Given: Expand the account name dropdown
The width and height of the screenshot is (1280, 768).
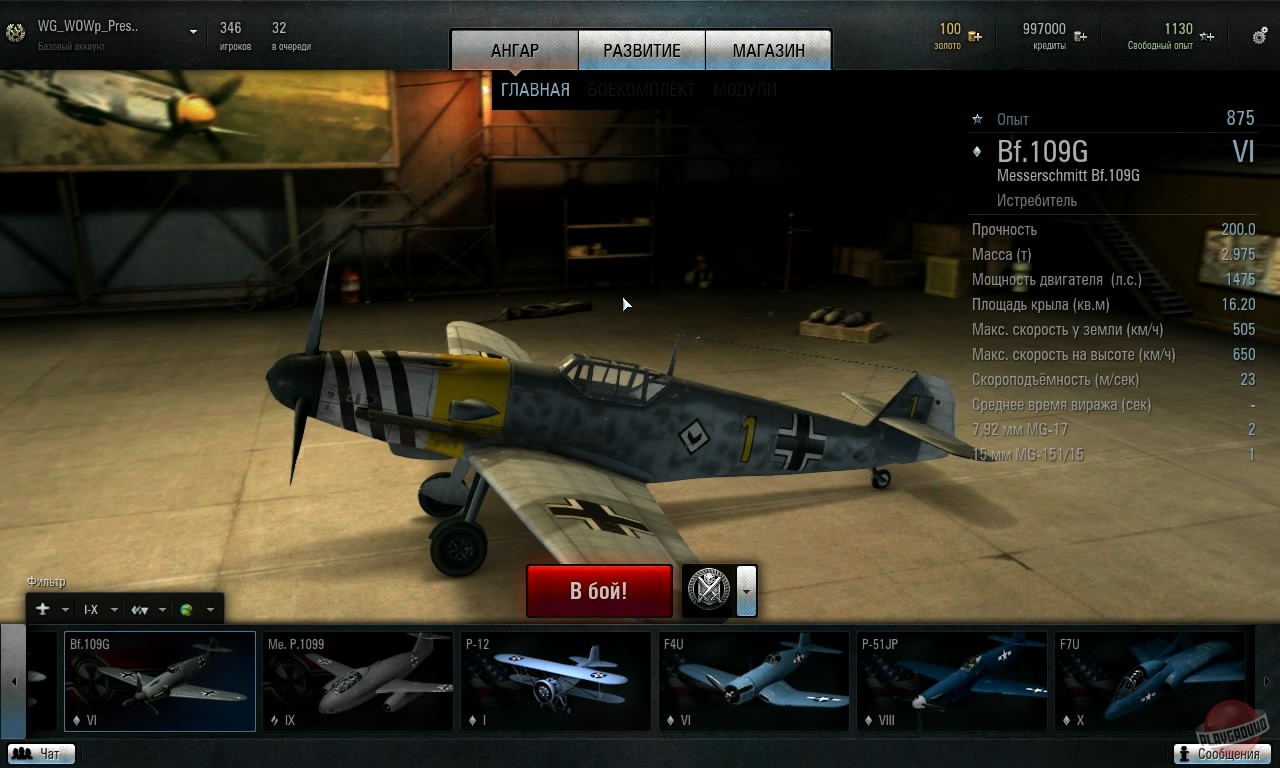Looking at the screenshot, I should coord(194,32).
